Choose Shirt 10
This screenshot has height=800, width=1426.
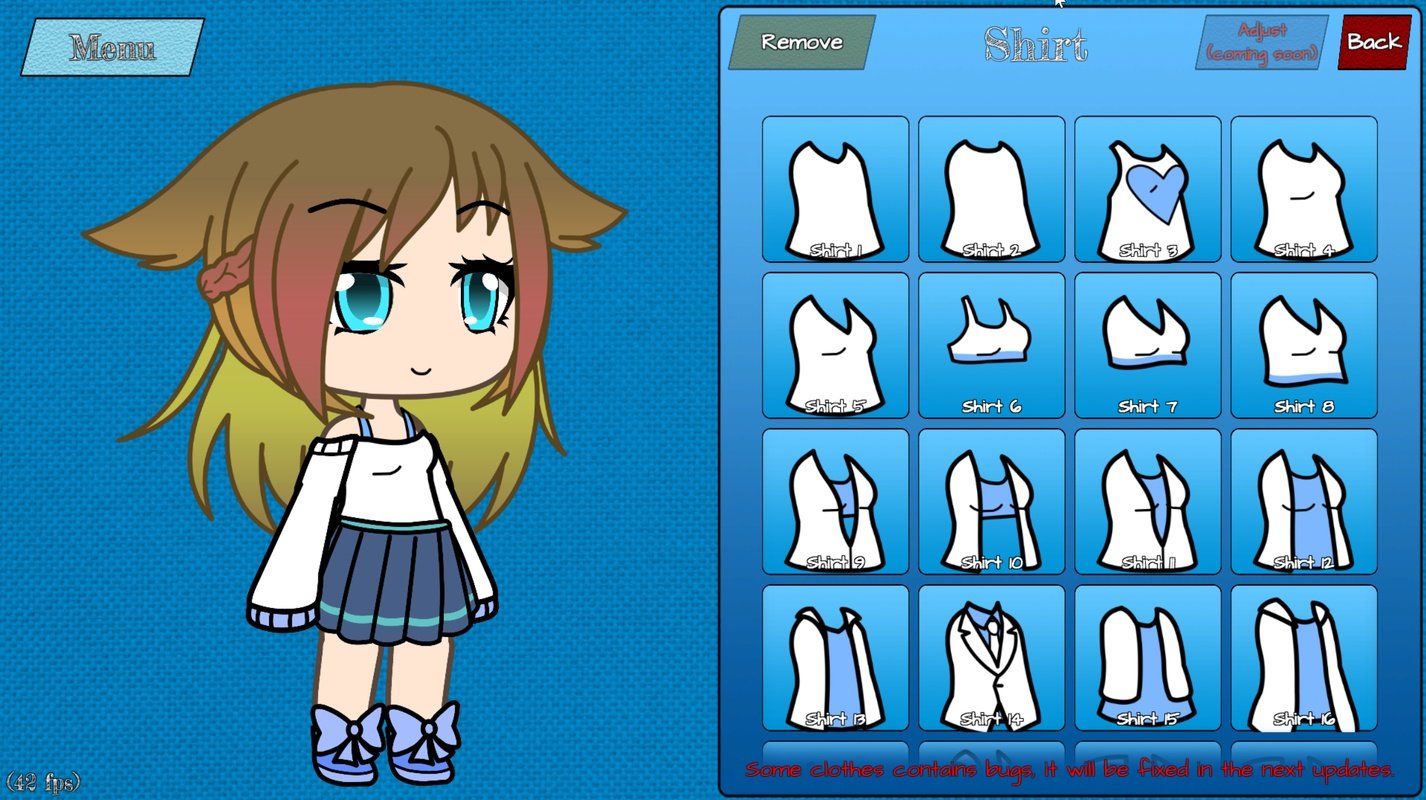pos(991,501)
